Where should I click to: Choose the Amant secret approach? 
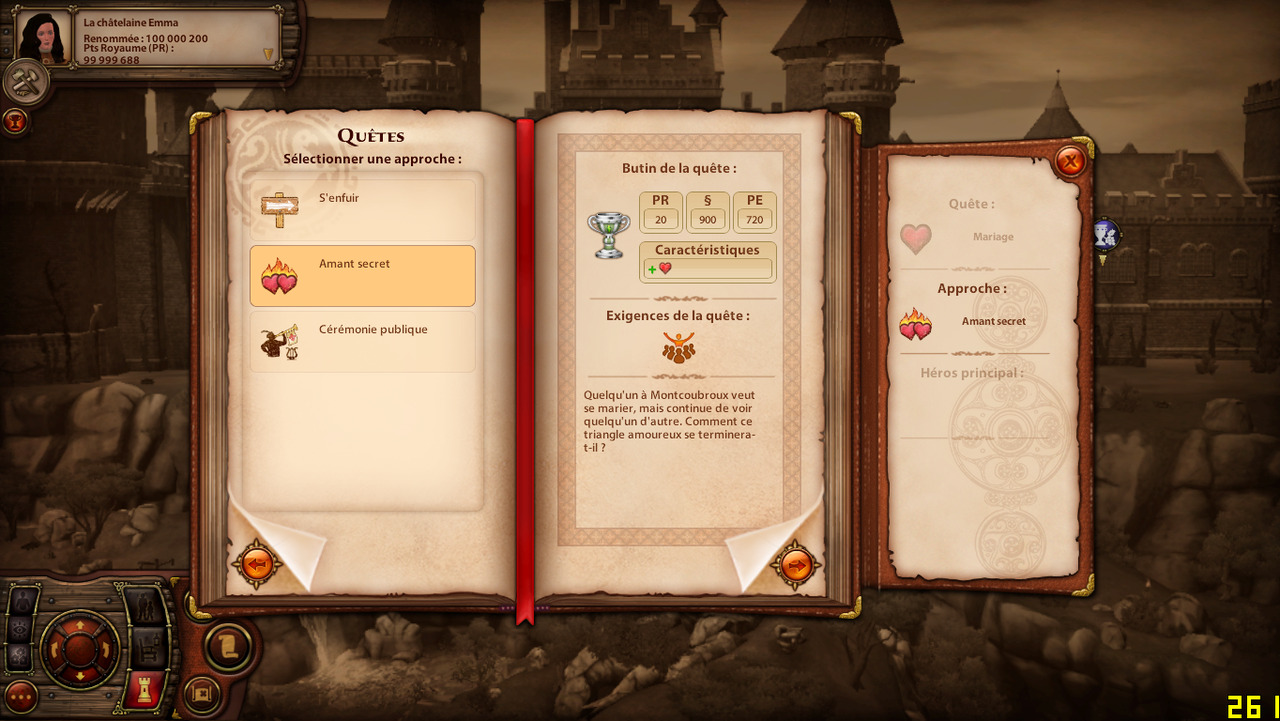362,276
